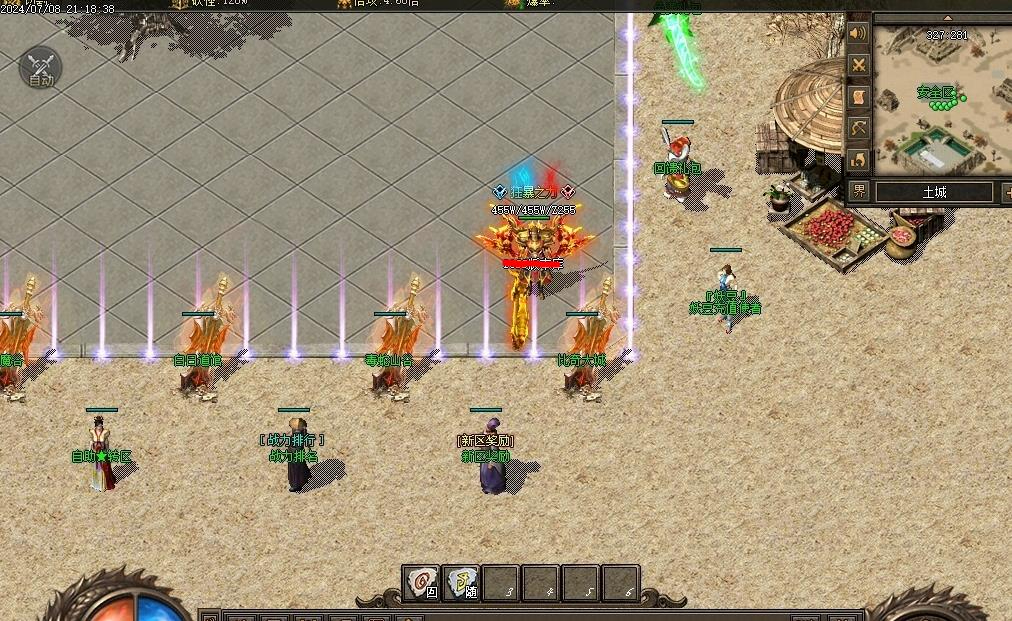Click the crossed swords icon beside minimap
The width and height of the screenshot is (1012, 621).
click(858, 65)
